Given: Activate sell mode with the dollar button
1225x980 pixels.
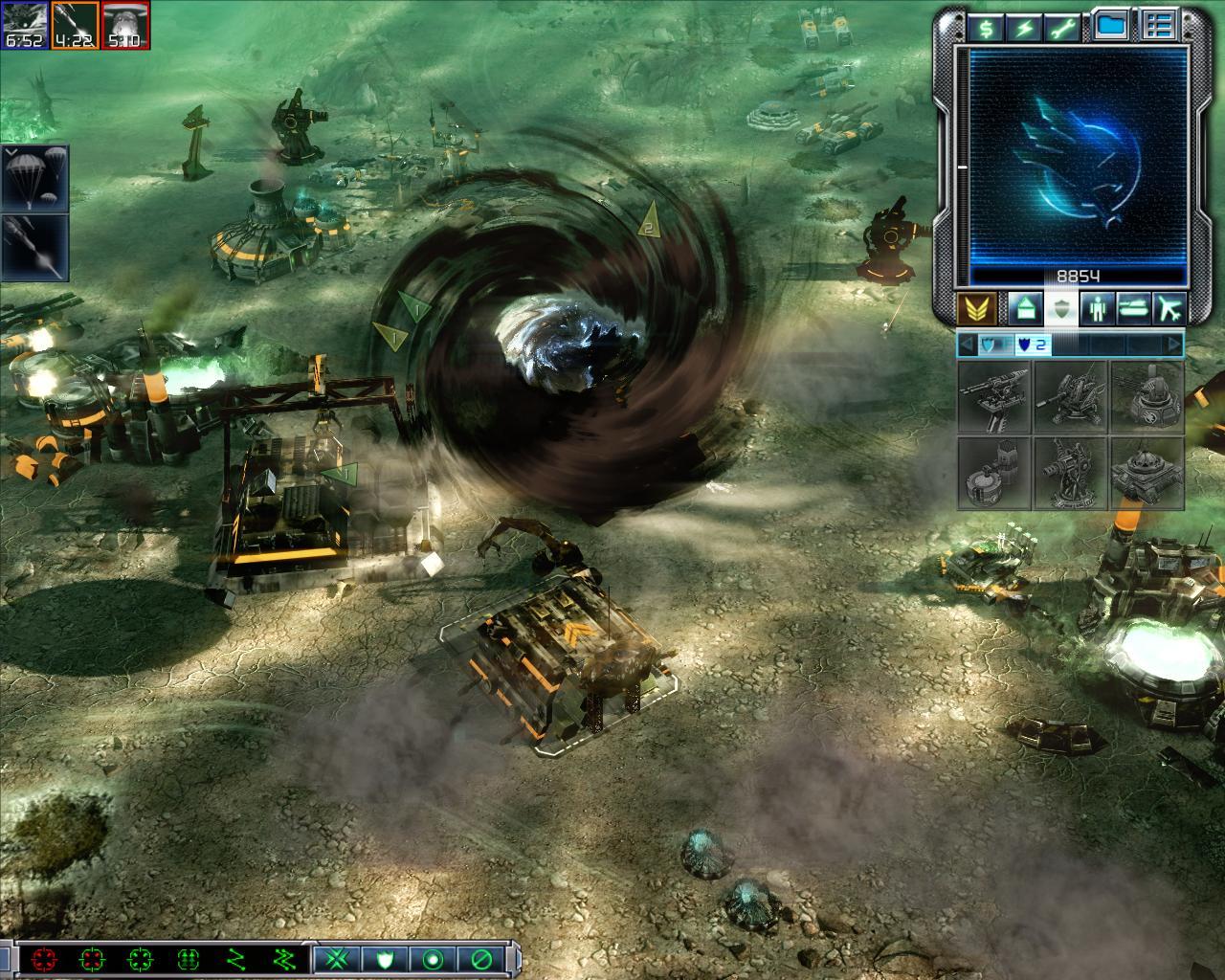Looking at the screenshot, I should point(984,27).
